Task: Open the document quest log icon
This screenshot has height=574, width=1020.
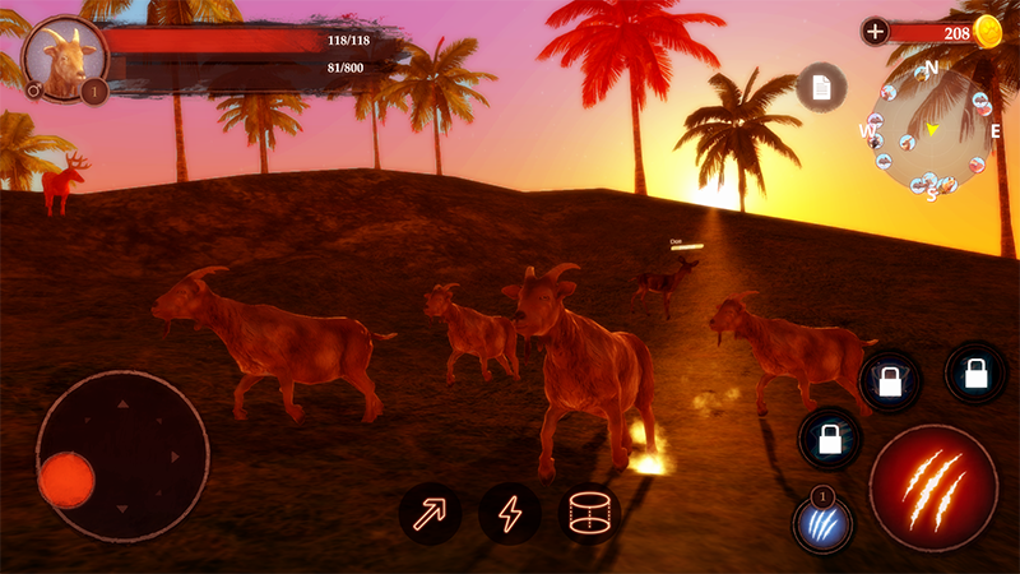Action: [821, 88]
